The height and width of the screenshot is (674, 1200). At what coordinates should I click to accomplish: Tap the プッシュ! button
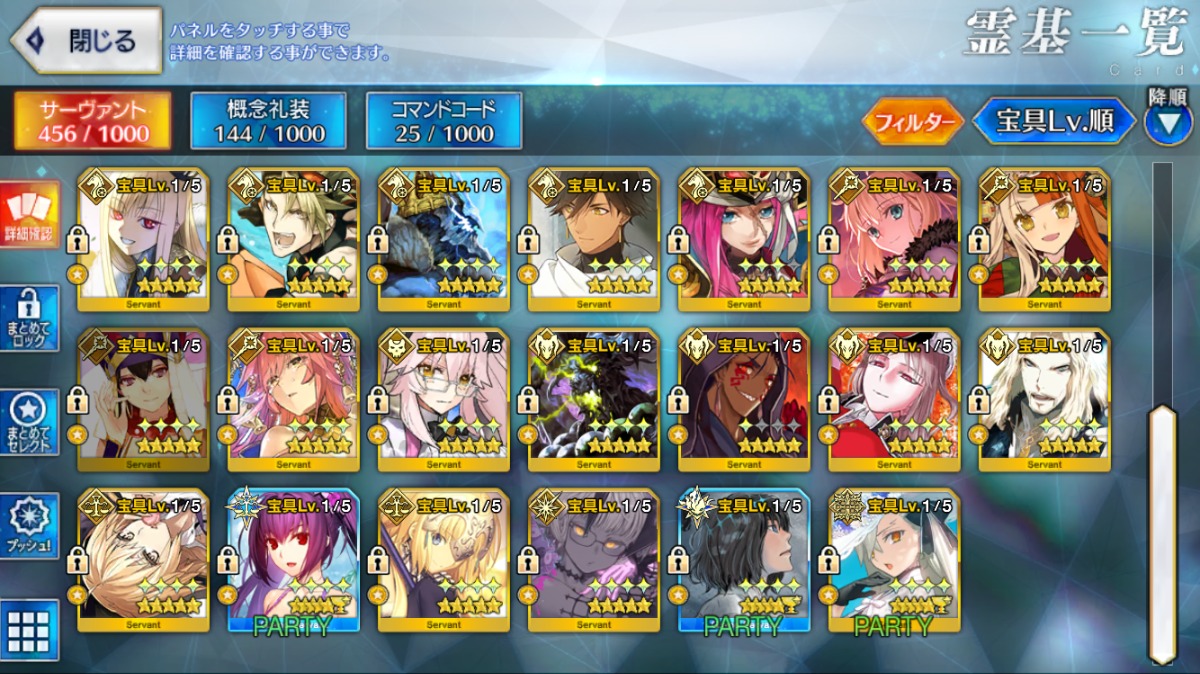click(29, 526)
